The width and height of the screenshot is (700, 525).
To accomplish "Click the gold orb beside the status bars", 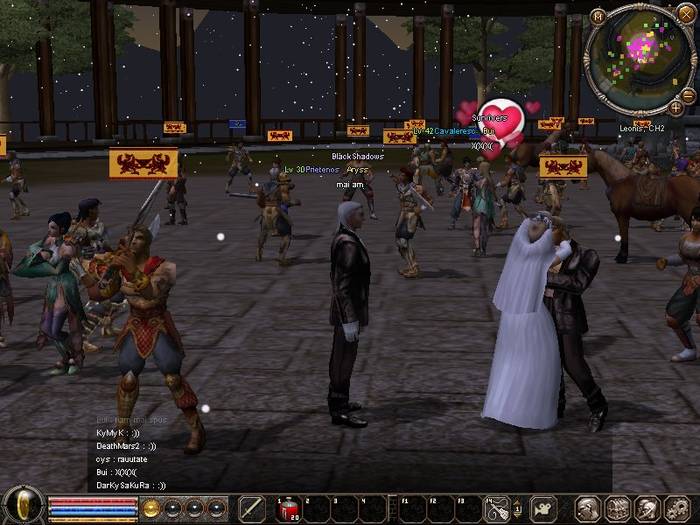I will 151,508.
